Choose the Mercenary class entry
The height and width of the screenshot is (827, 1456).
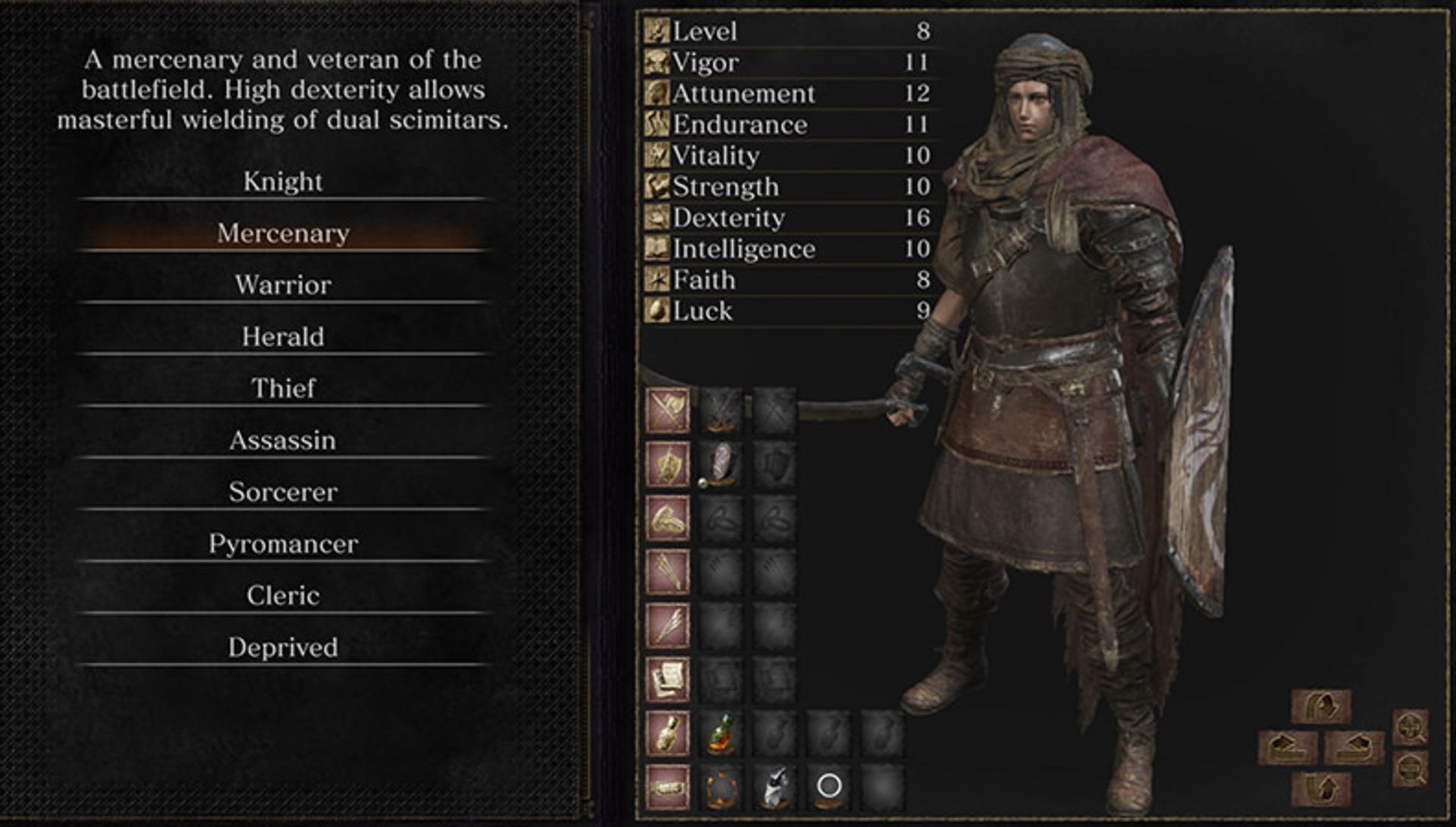(x=283, y=233)
